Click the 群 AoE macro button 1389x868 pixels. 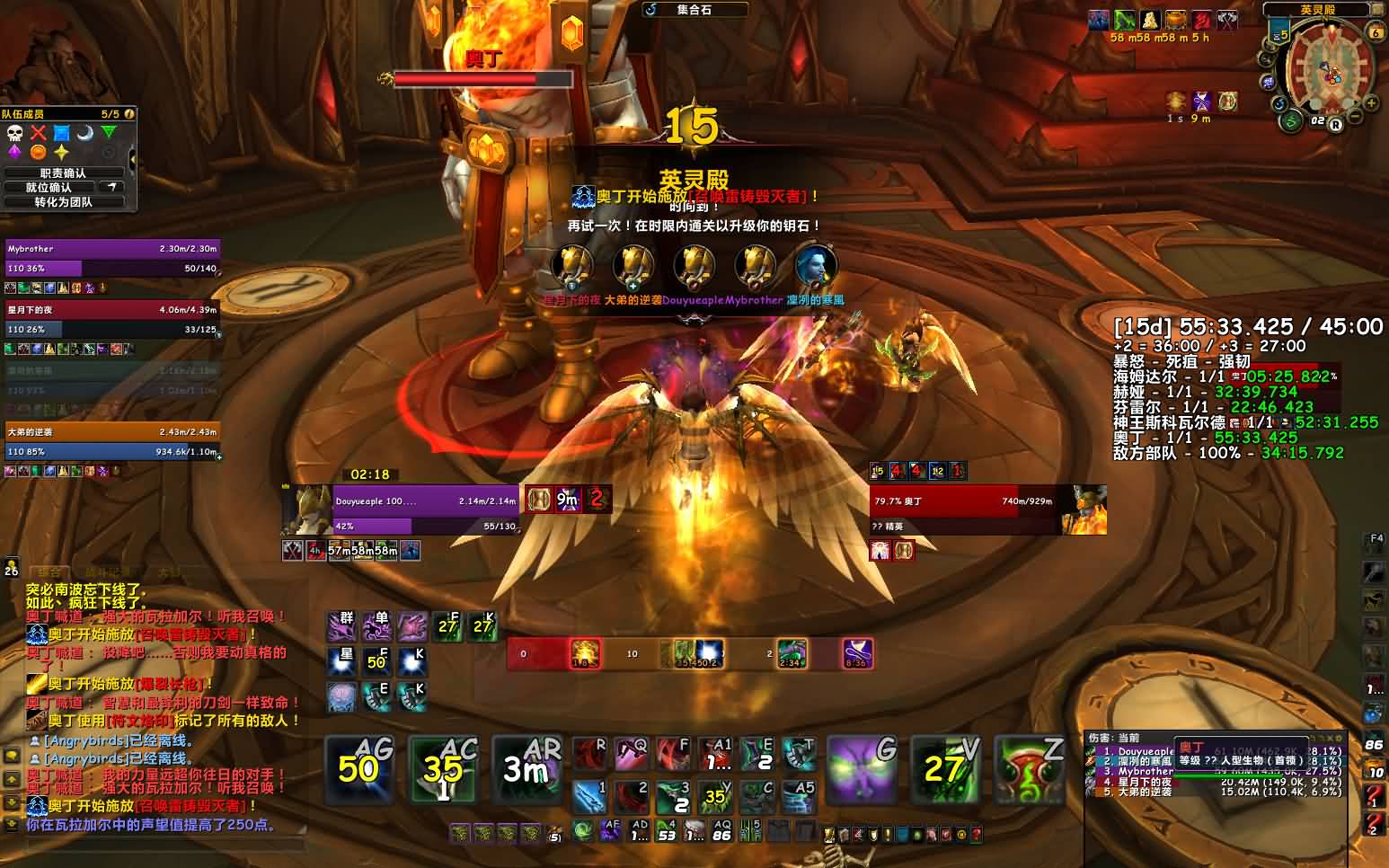pos(342,625)
